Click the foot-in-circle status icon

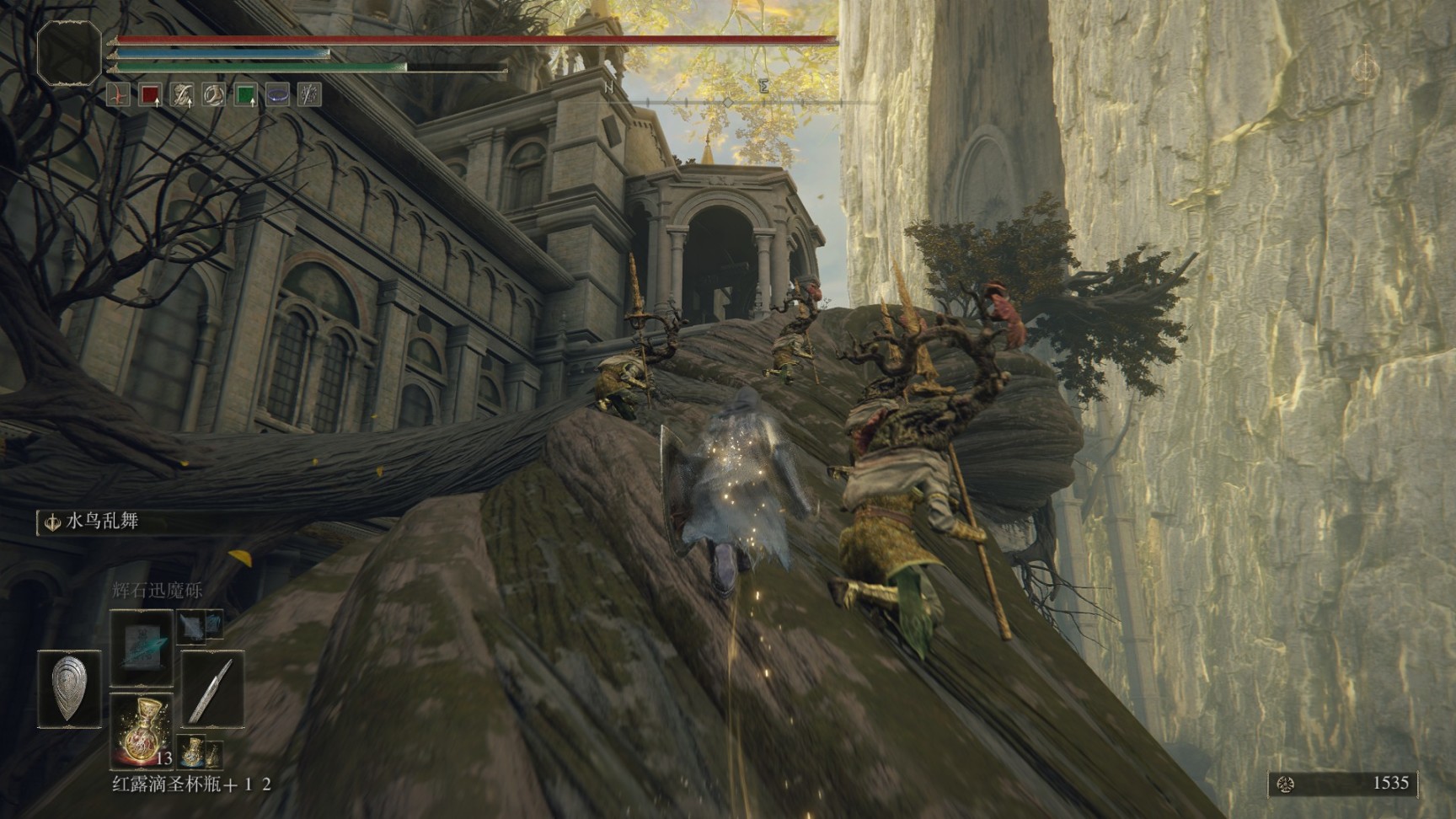click(214, 95)
